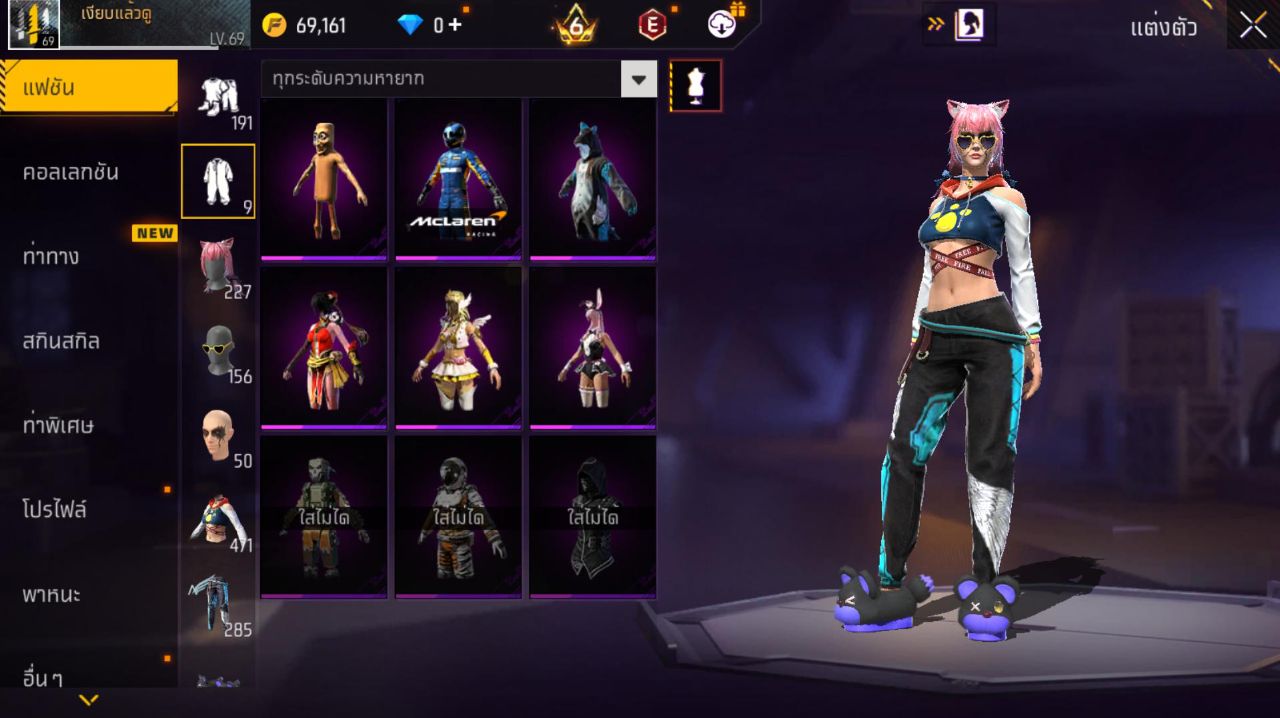Viewport: 1280px width, 718px height.
Task: Open the pink cat-ear hair category
Action: pos(217,265)
